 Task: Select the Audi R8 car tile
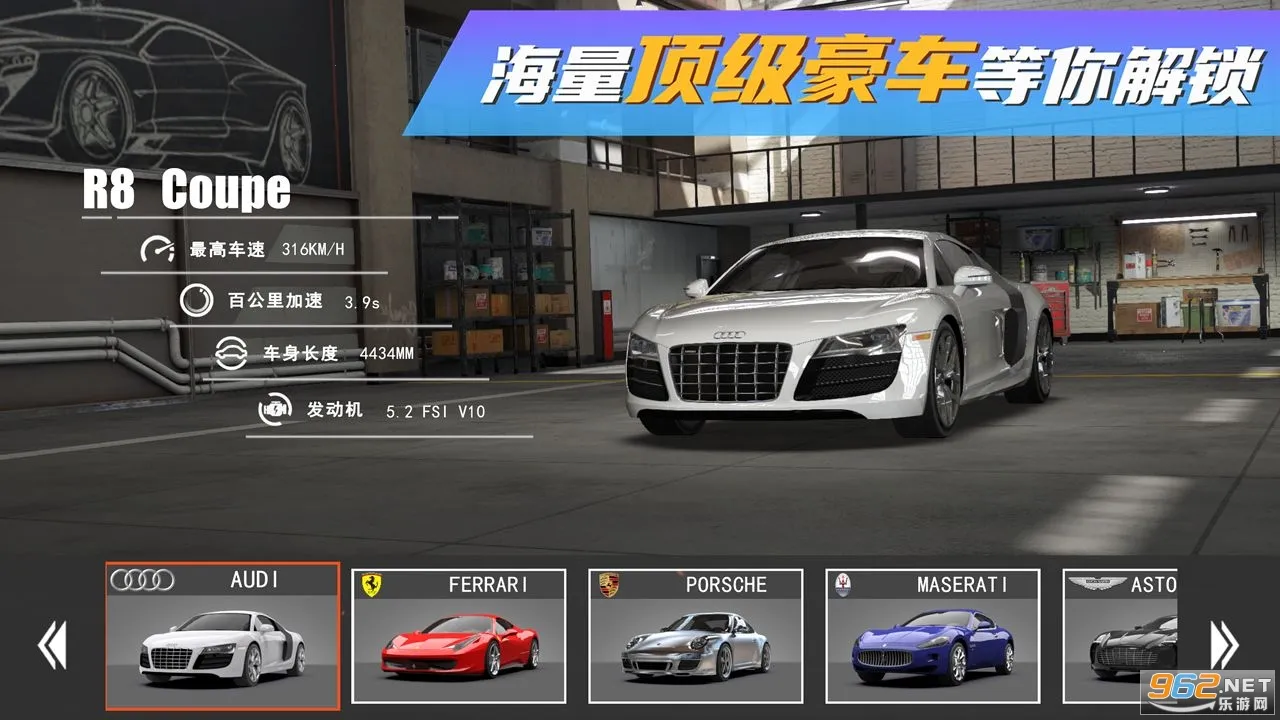click(x=222, y=636)
